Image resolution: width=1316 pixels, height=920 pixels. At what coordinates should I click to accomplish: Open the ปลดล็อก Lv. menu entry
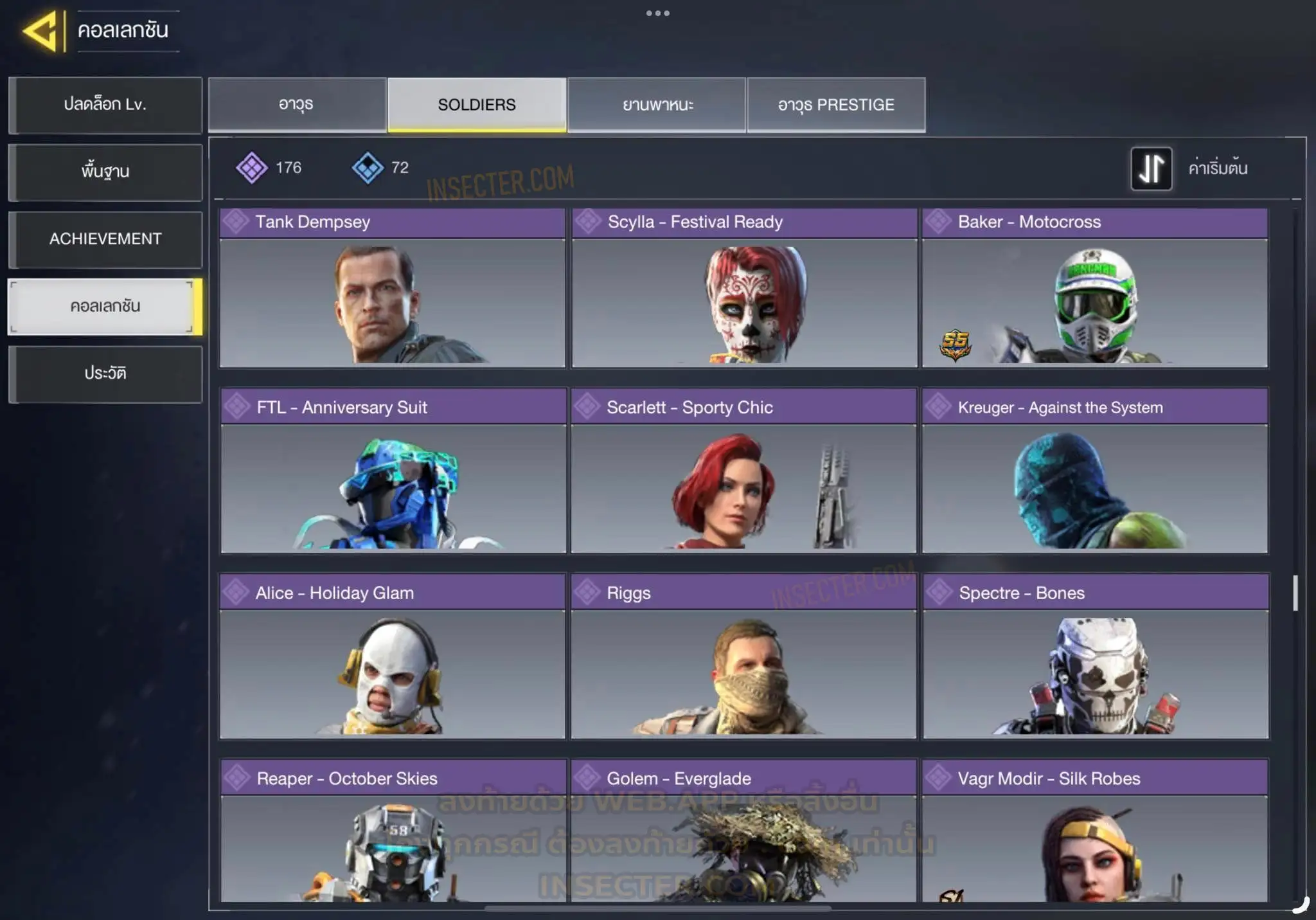pos(105,105)
